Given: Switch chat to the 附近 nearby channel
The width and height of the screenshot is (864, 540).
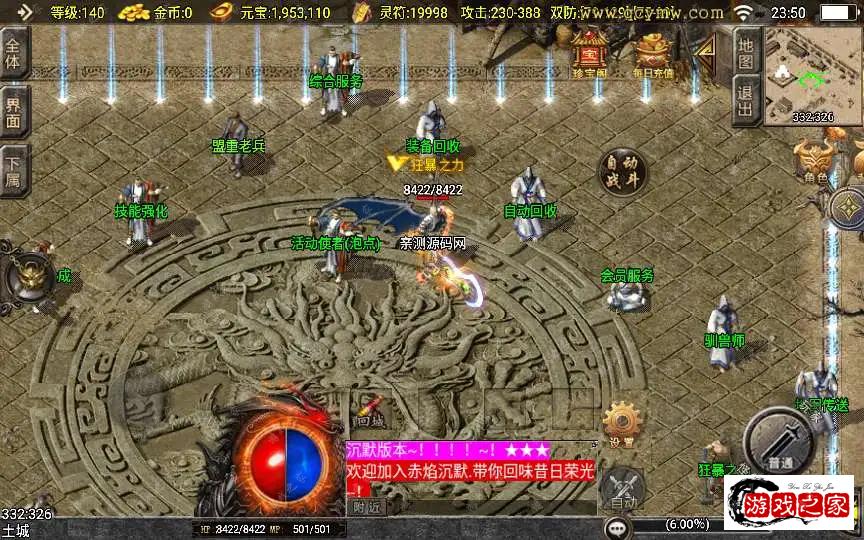Looking at the screenshot, I should click(368, 507).
